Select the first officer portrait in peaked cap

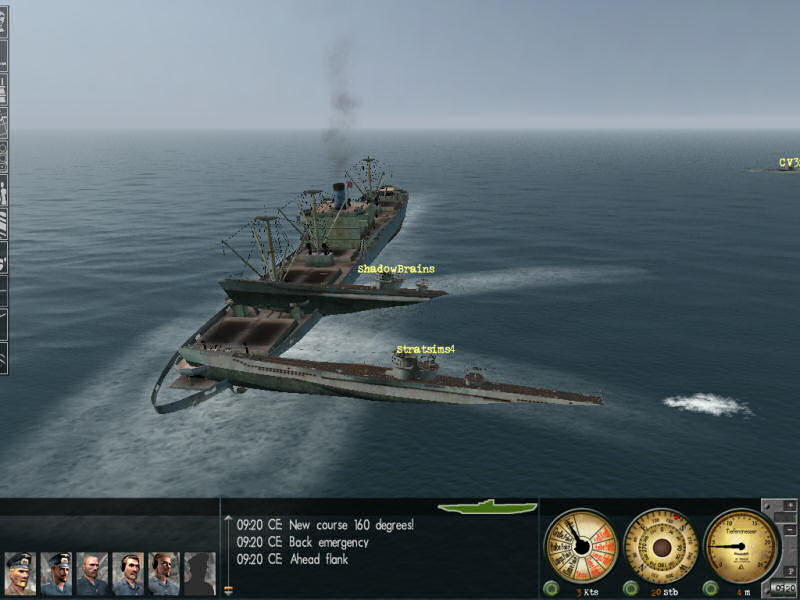coord(20,574)
